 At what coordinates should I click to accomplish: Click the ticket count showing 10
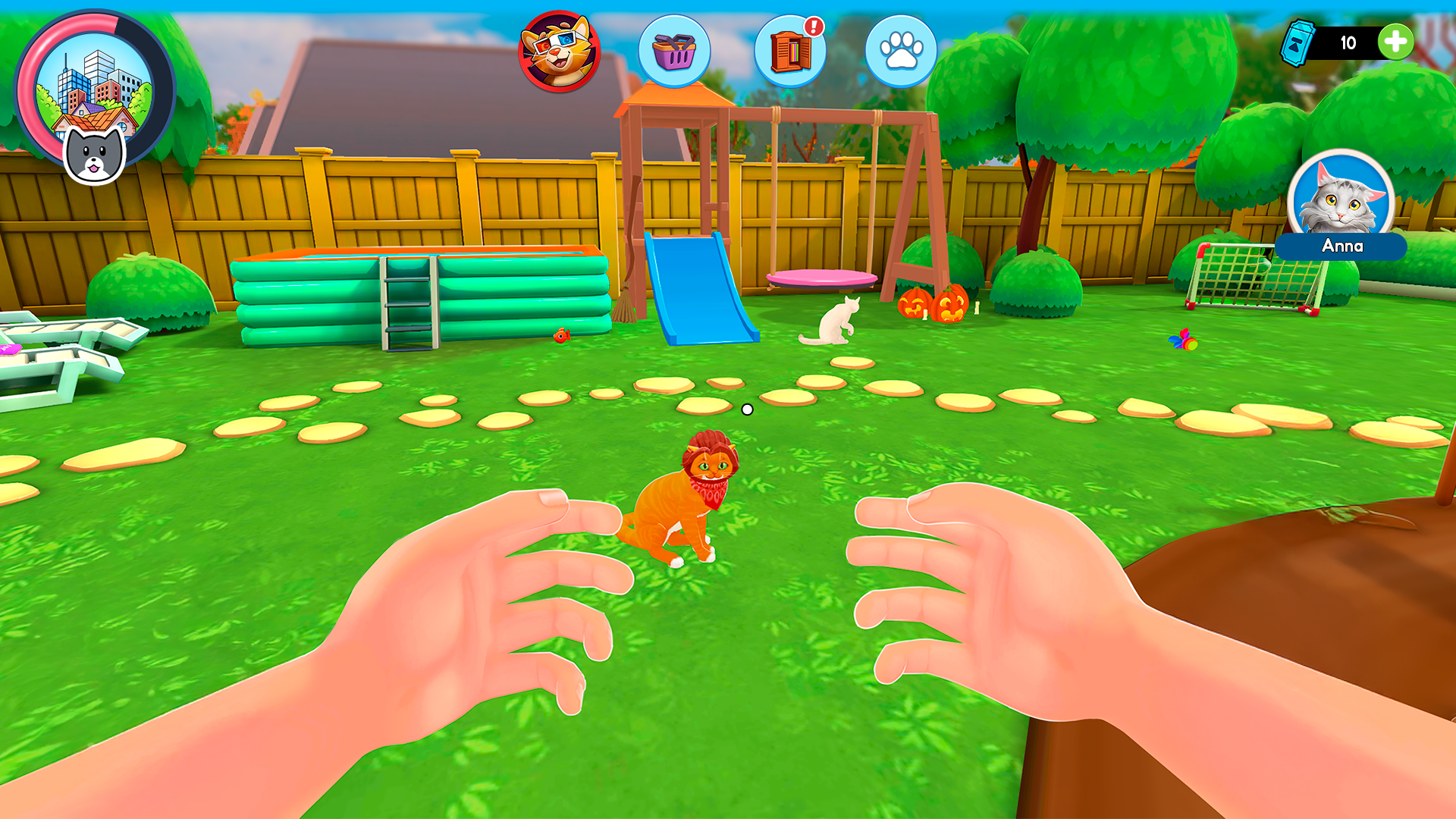tap(1348, 44)
